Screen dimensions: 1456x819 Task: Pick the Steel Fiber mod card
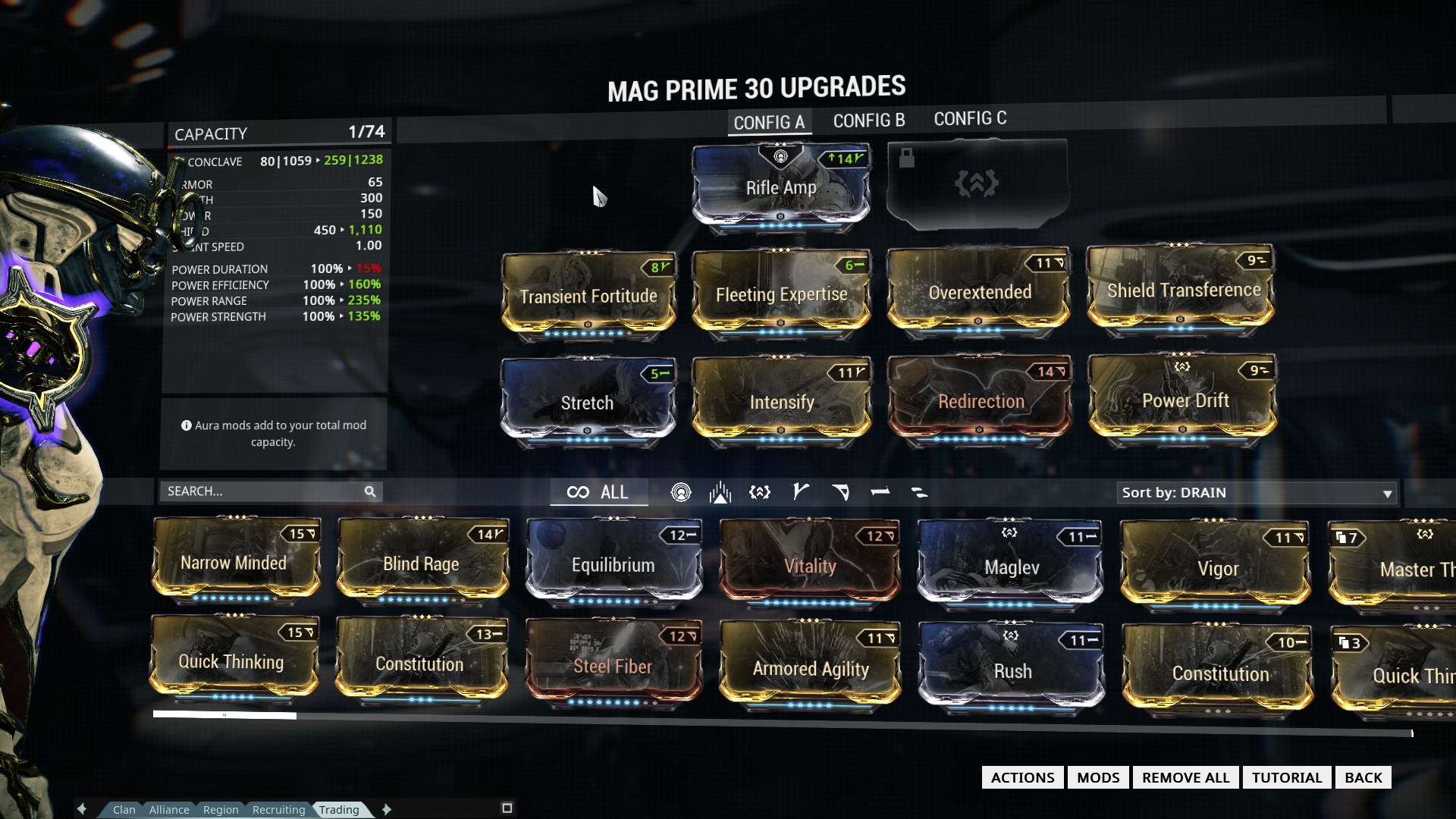612,666
